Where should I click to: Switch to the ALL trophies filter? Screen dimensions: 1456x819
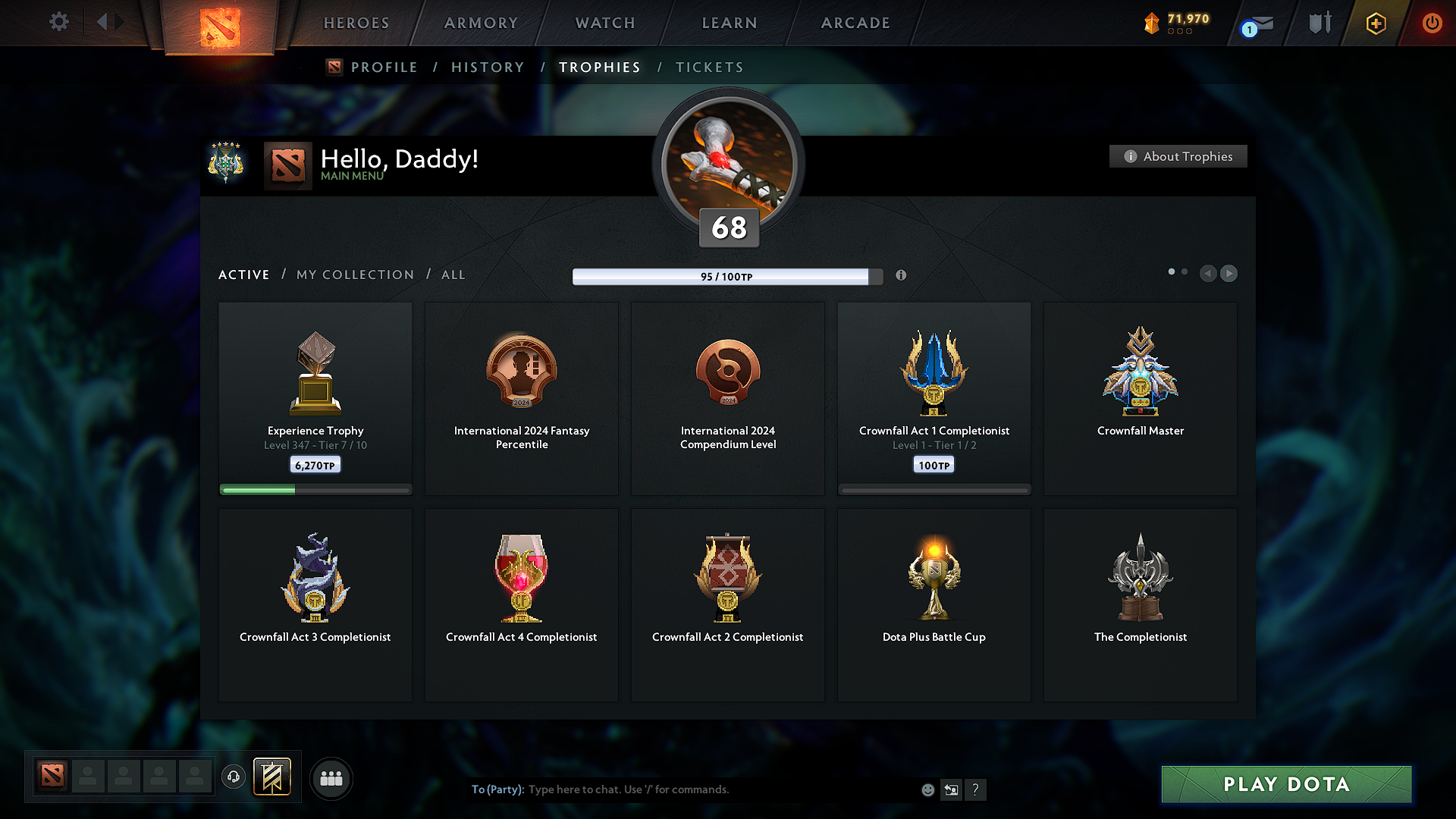[453, 275]
